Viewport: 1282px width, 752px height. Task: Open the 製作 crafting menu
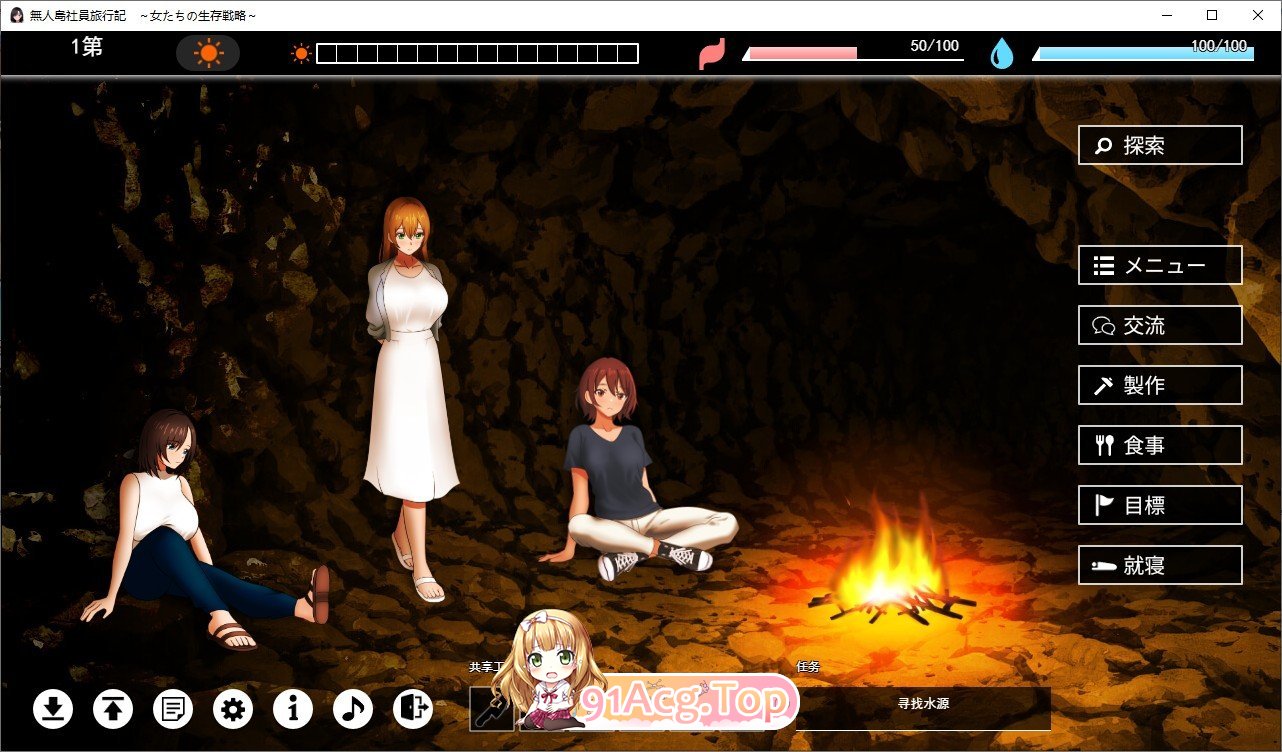coord(1160,386)
